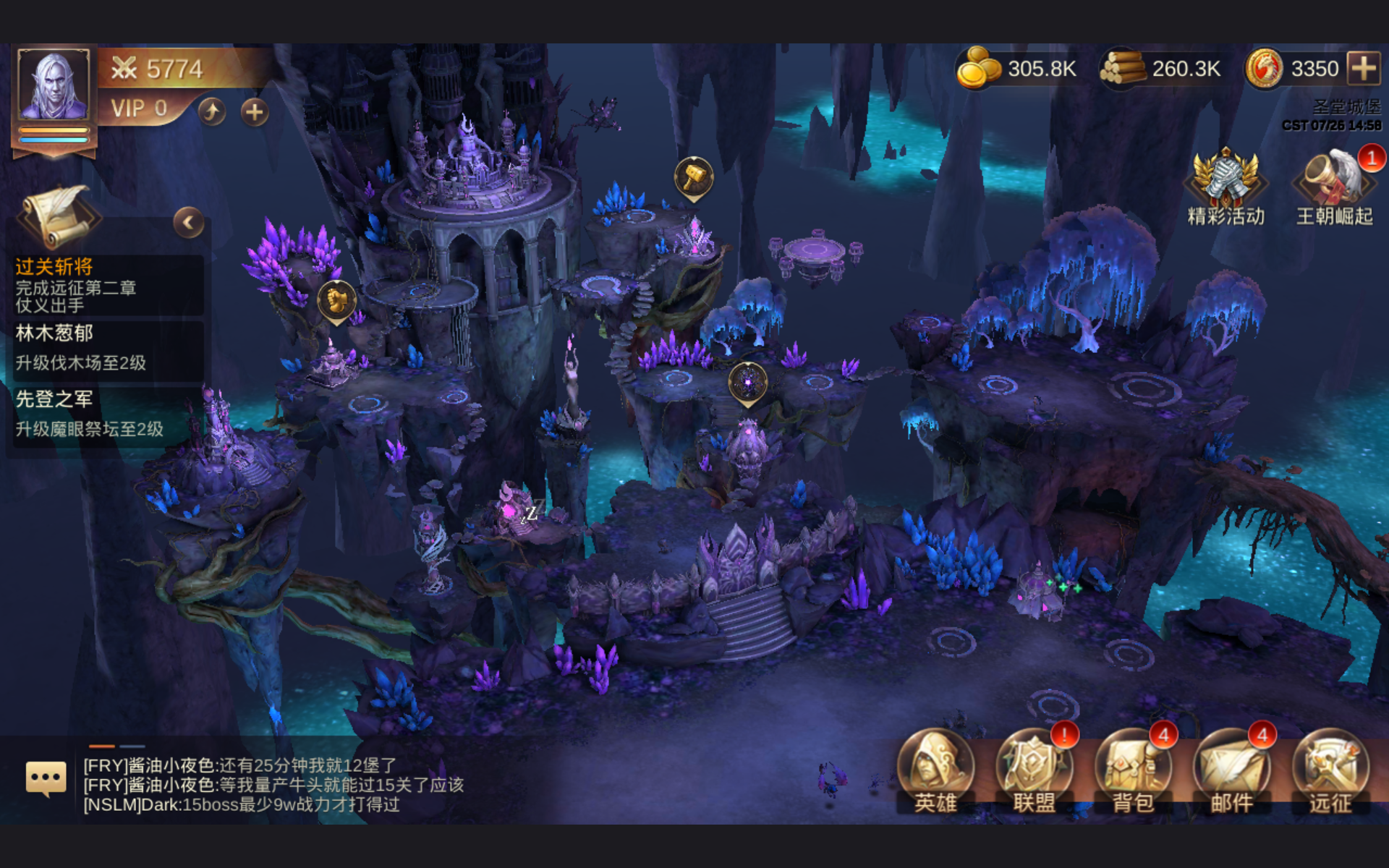Viewport: 1389px width, 868px height.
Task: Collapse the quest tracker panel arrow
Action: [x=188, y=223]
